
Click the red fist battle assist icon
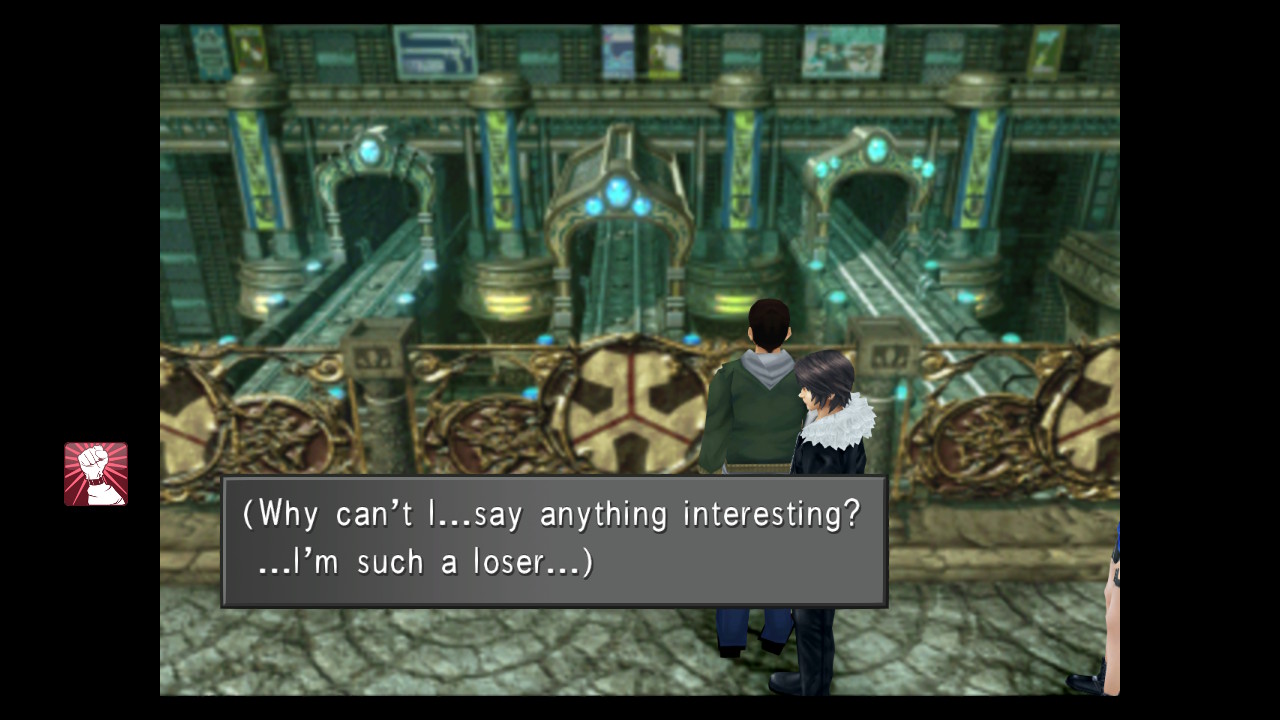click(x=96, y=474)
